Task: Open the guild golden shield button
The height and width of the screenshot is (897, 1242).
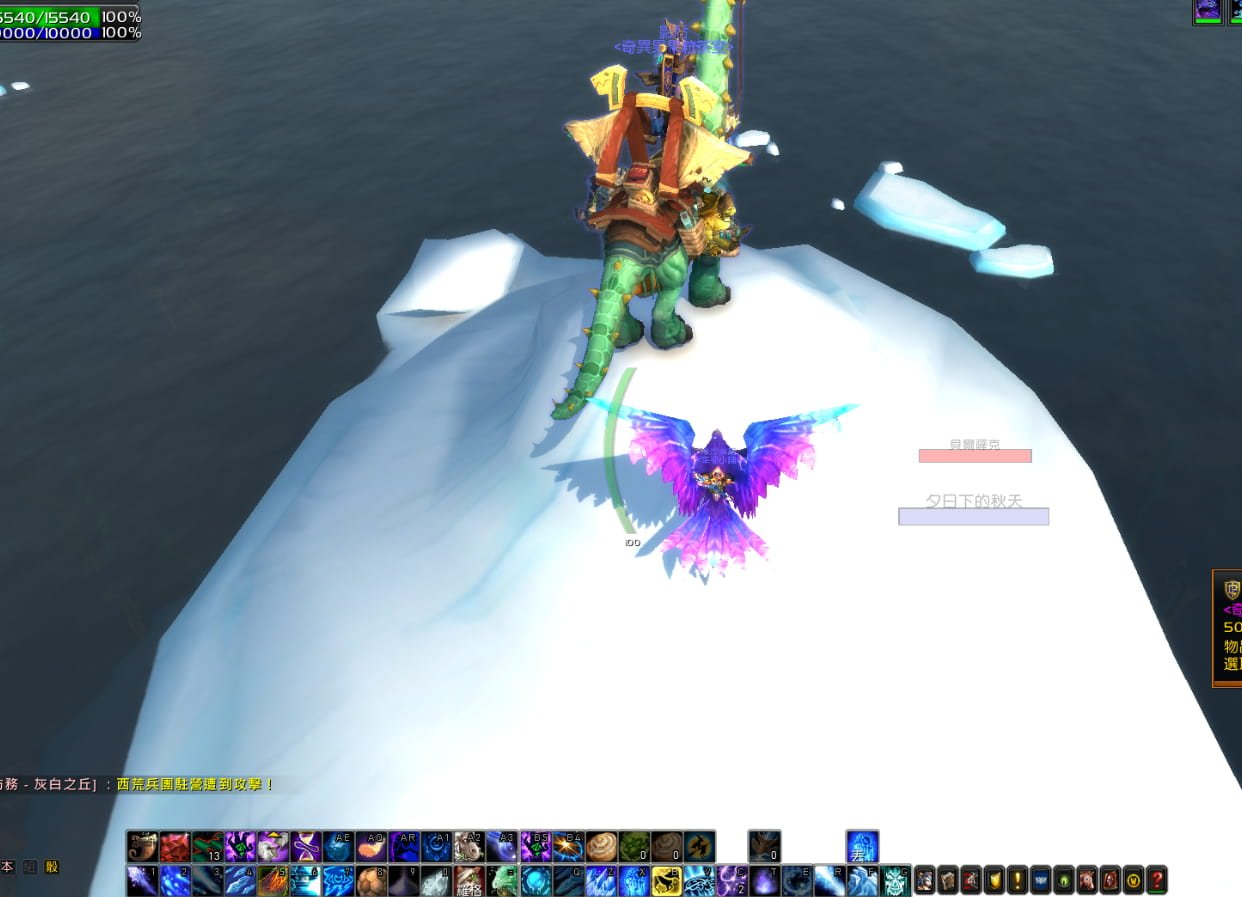Action: 994,880
